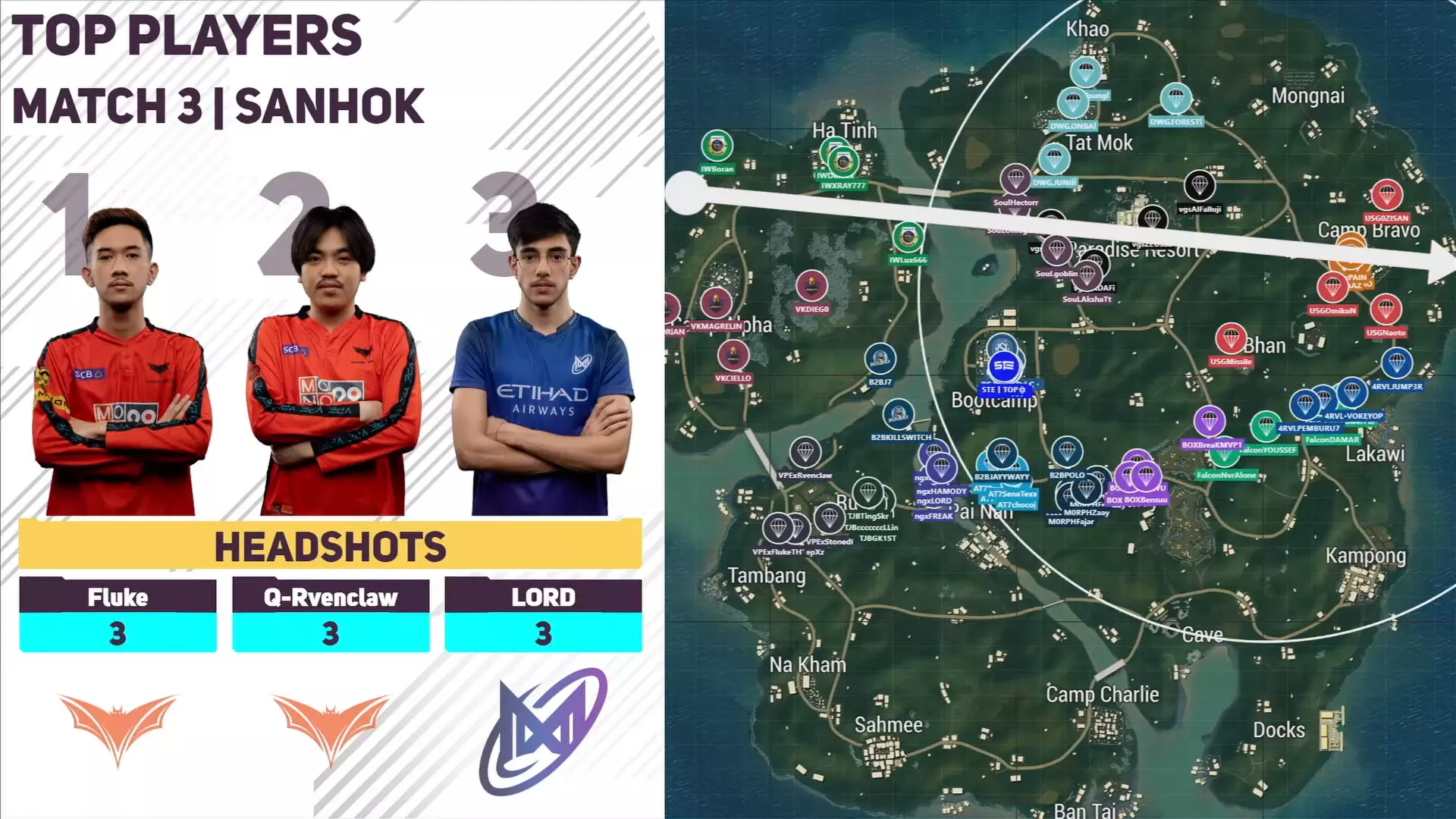
Task: Select the vgsAlFalluji parachute marker
Action: (1199, 185)
